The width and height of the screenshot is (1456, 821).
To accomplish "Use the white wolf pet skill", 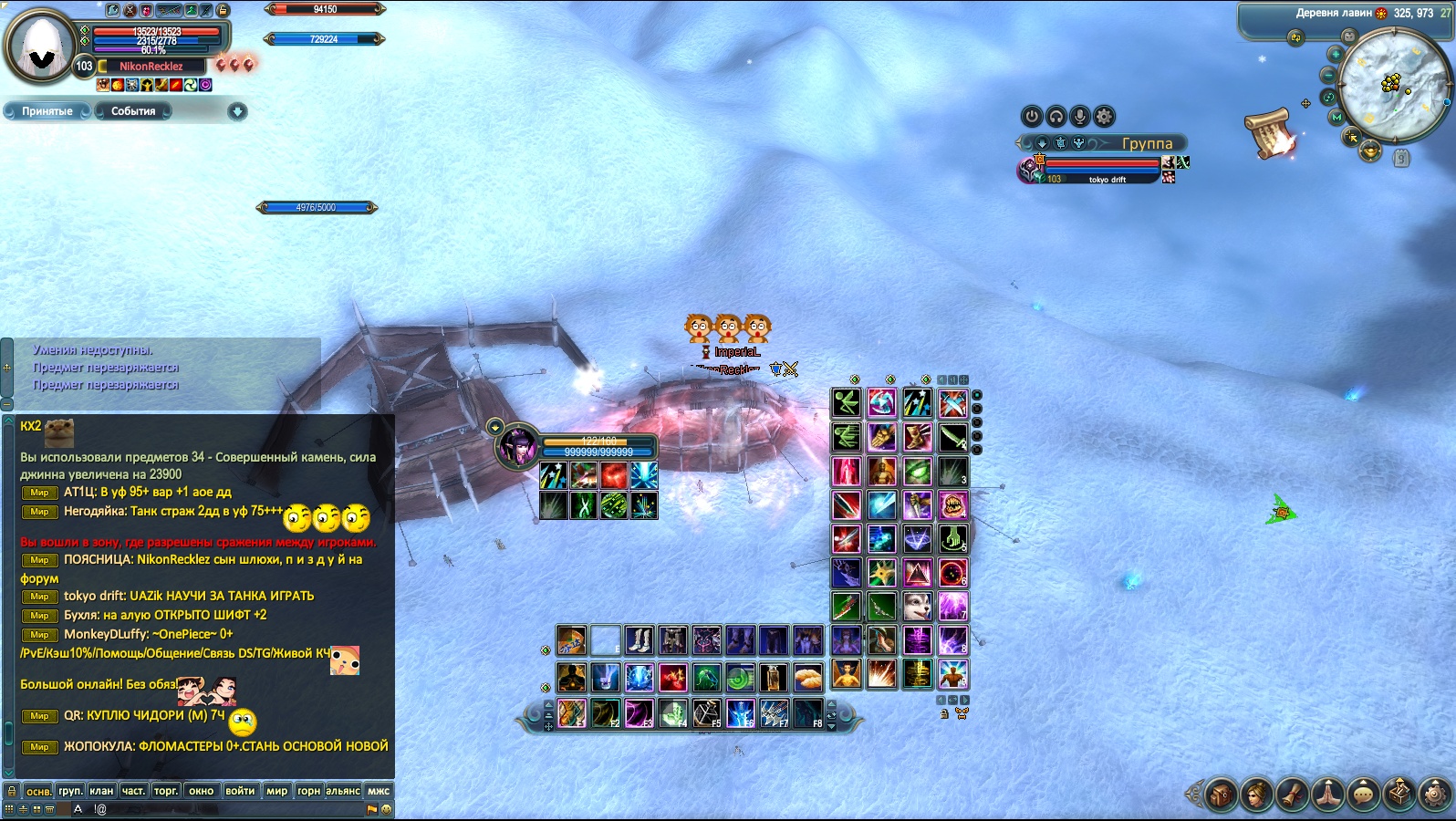I will click(917, 607).
